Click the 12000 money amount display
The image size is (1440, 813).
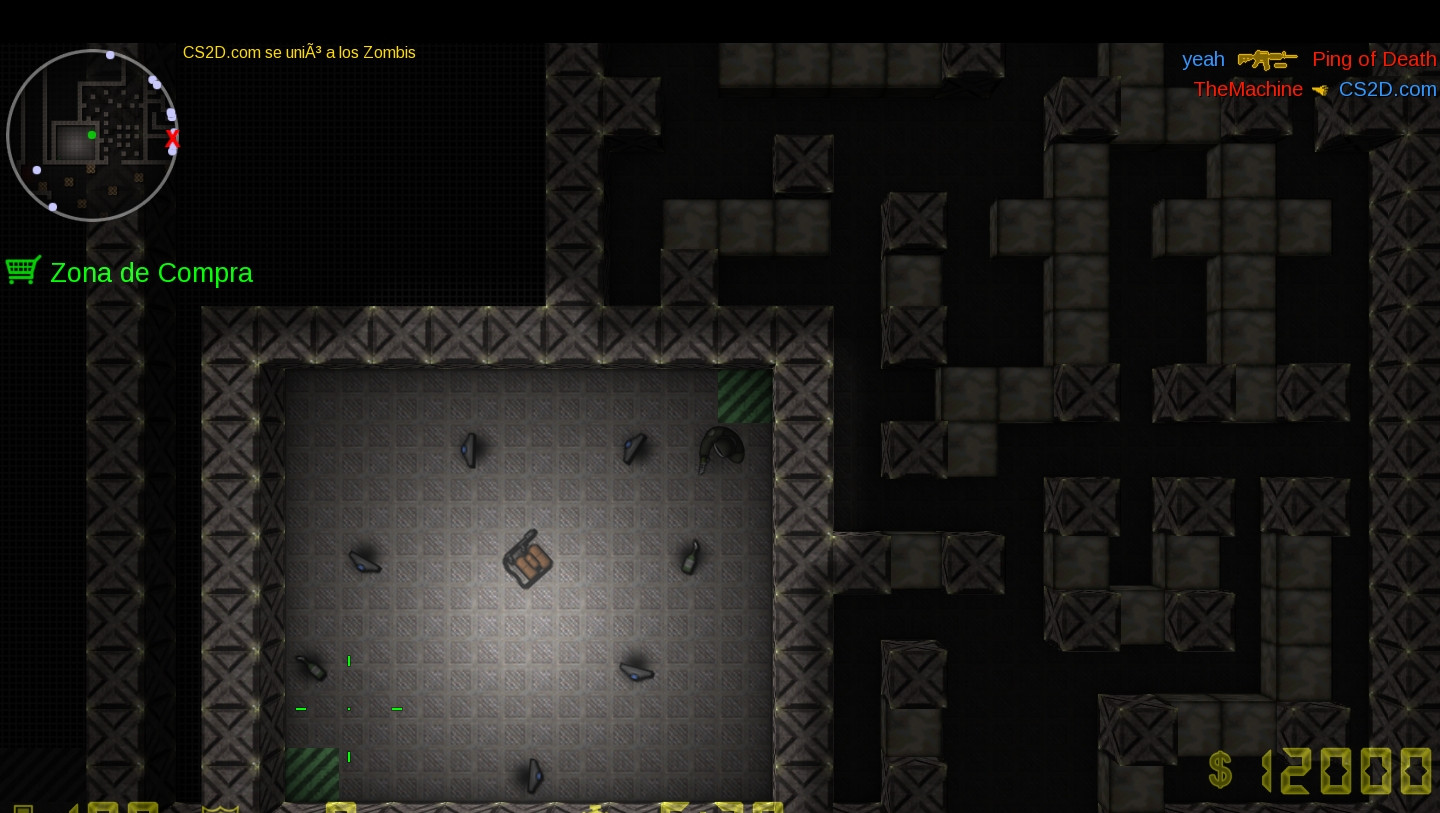coord(1345,770)
